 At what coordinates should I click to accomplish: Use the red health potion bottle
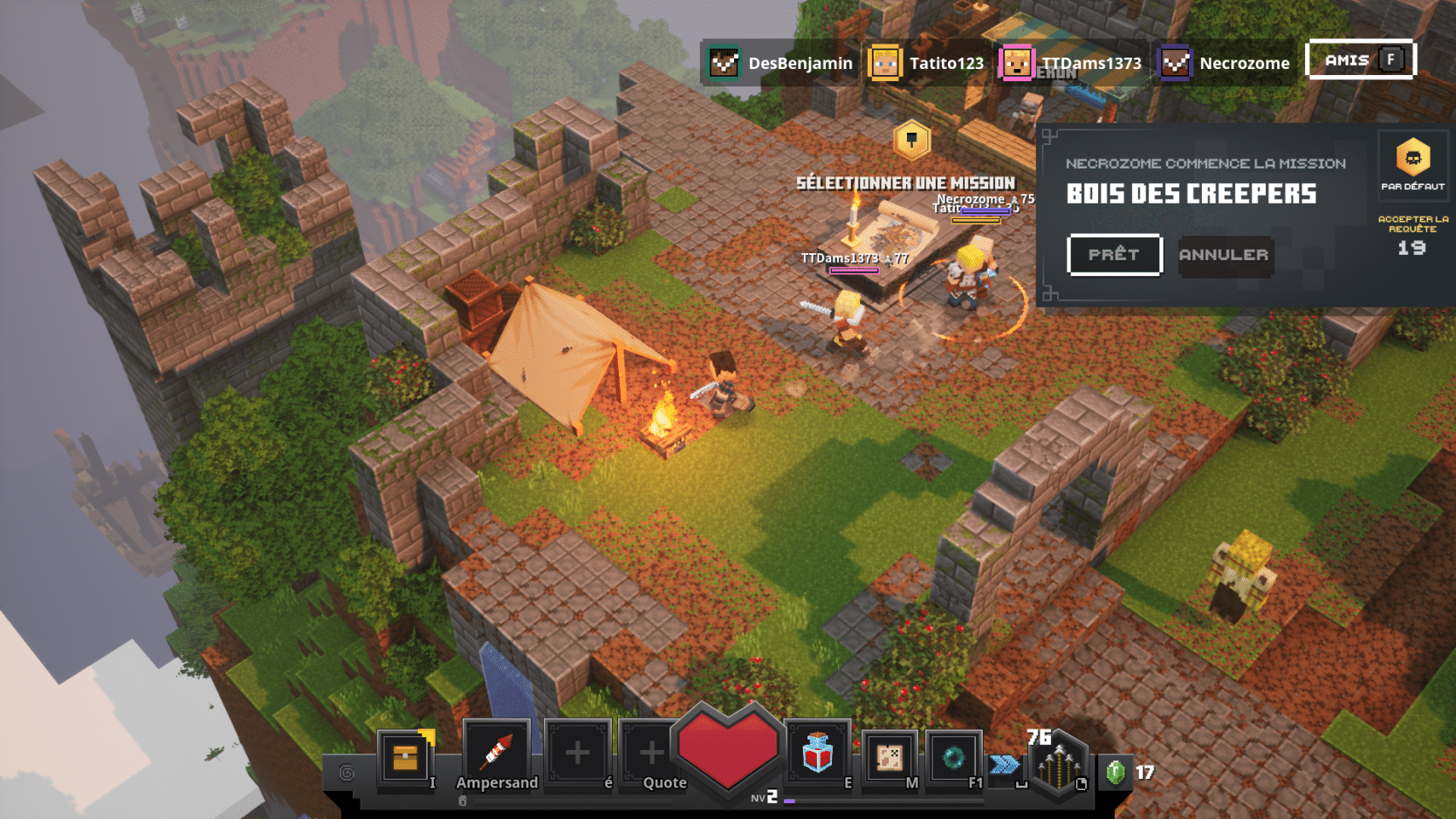click(x=817, y=754)
